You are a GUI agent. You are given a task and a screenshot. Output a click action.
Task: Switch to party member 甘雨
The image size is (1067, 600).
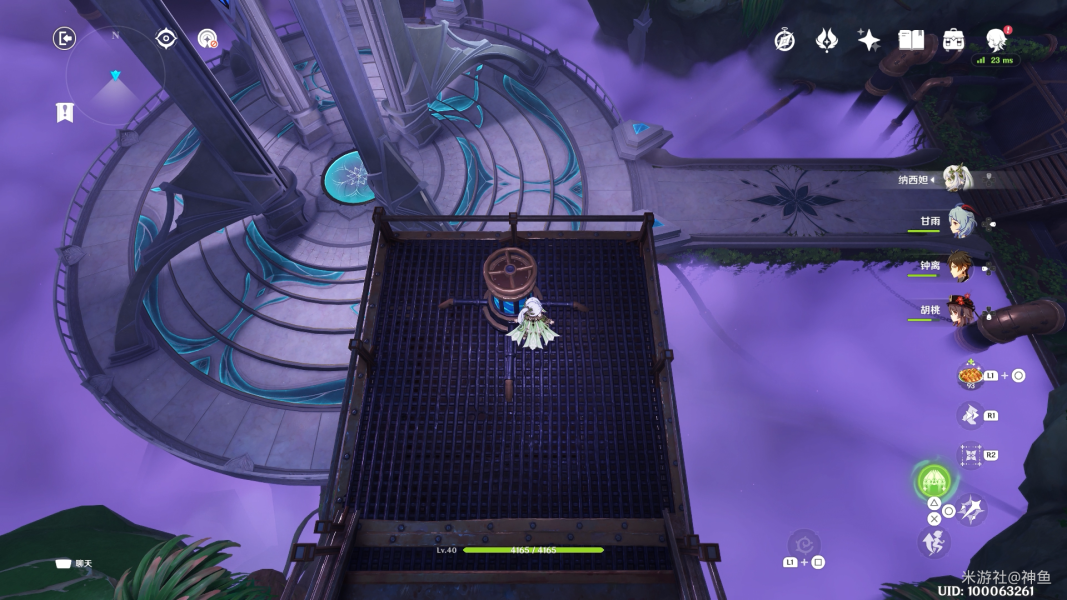(x=962, y=222)
